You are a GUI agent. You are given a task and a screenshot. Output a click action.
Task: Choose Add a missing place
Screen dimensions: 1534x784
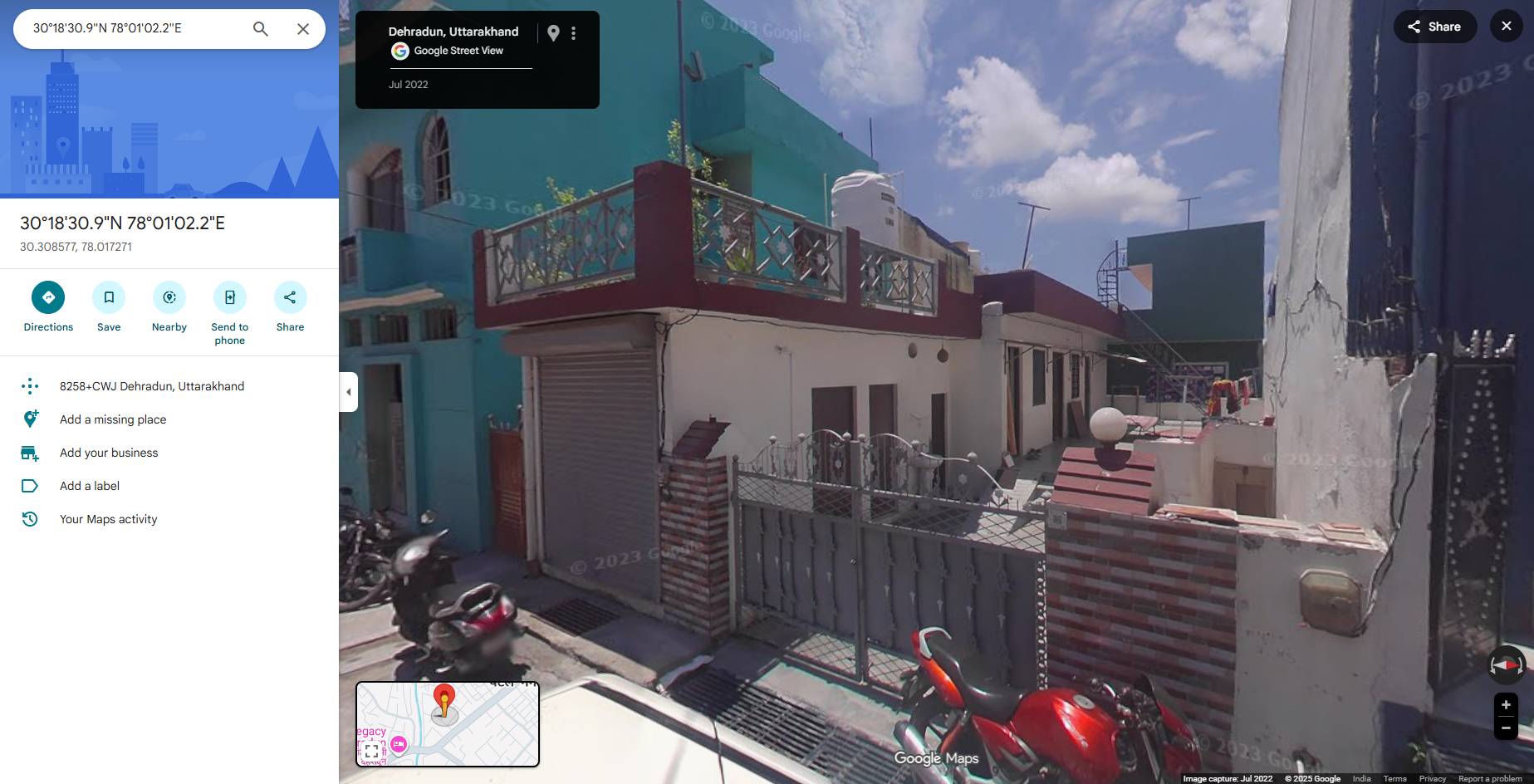[113, 419]
